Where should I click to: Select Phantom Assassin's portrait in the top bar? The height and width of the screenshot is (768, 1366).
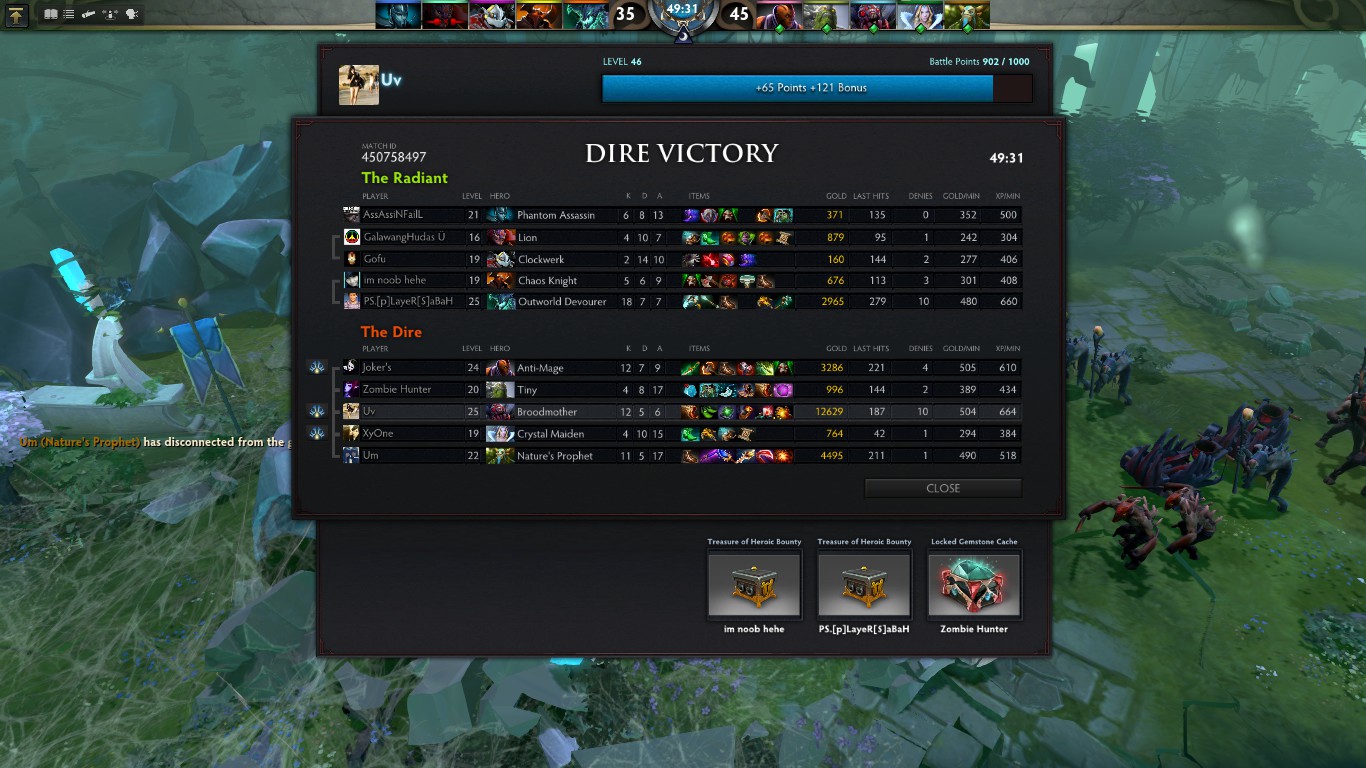[x=399, y=15]
